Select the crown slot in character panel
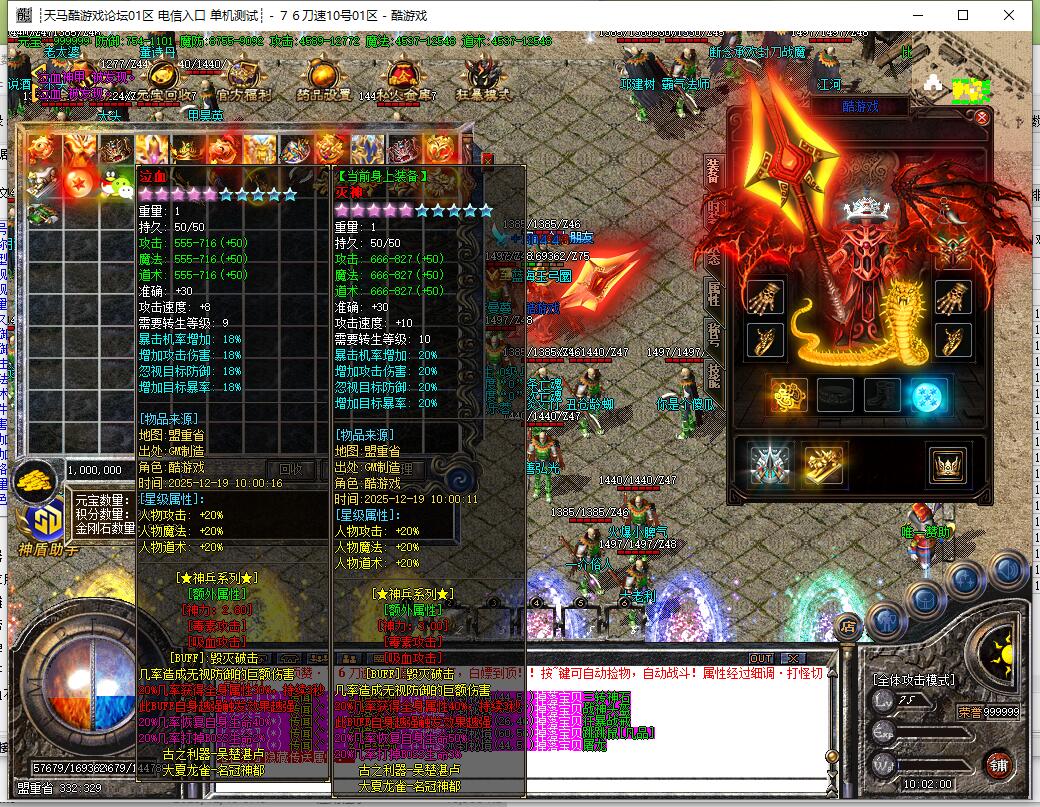Viewport: 1040px width, 807px height. (x=945, y=465)
